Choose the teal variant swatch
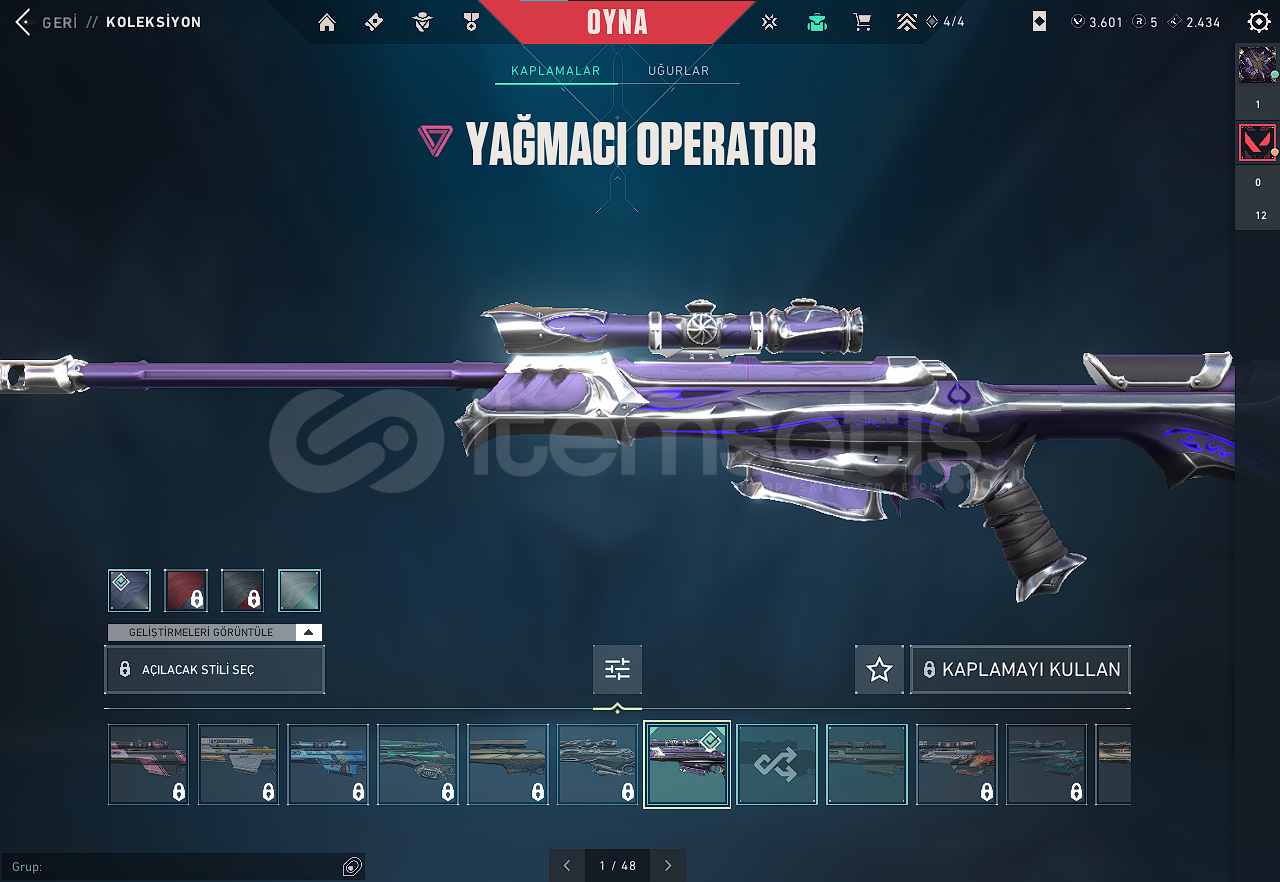 coord(299,590)
